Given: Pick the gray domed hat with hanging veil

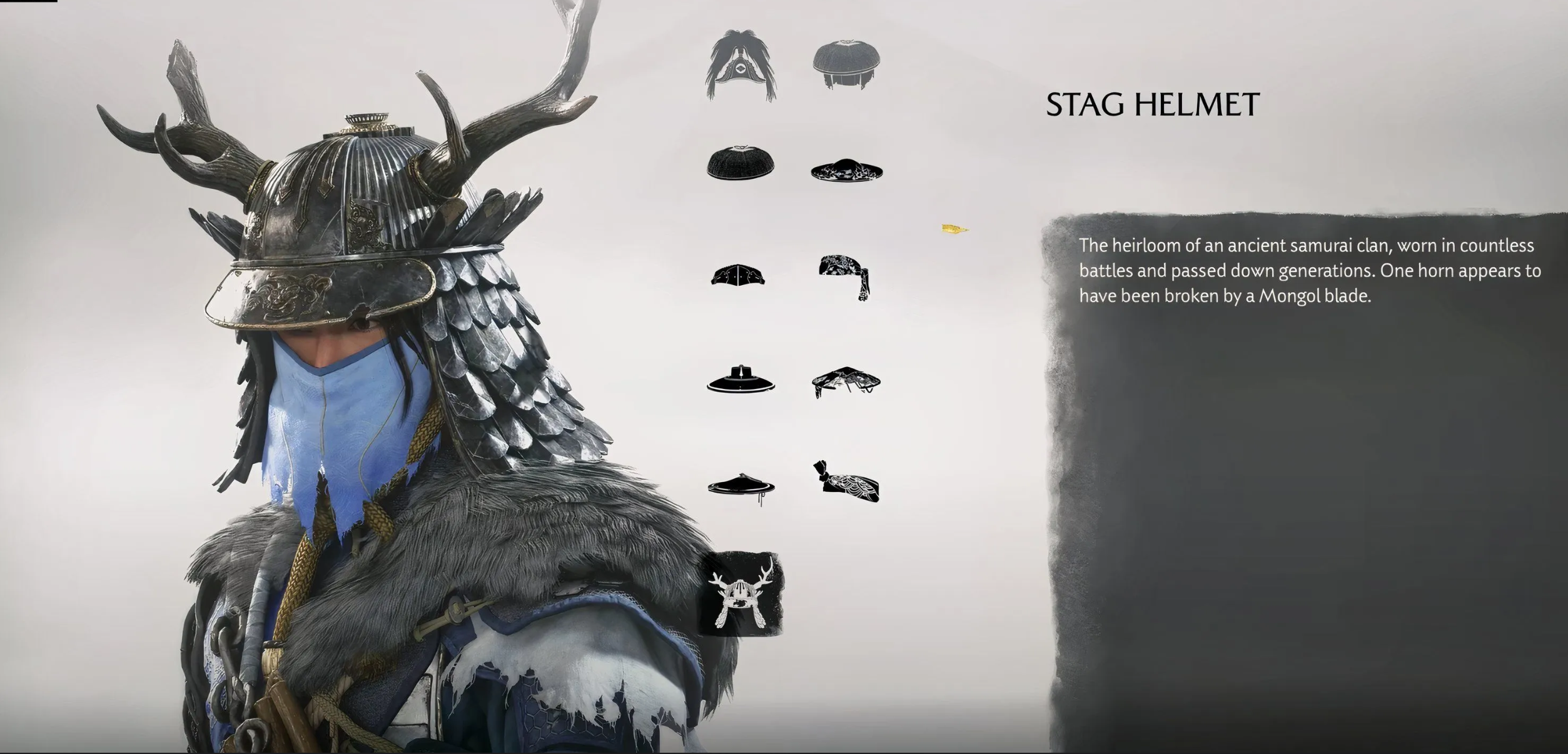Looking at the screenshot, I should [x=846, y=64].
